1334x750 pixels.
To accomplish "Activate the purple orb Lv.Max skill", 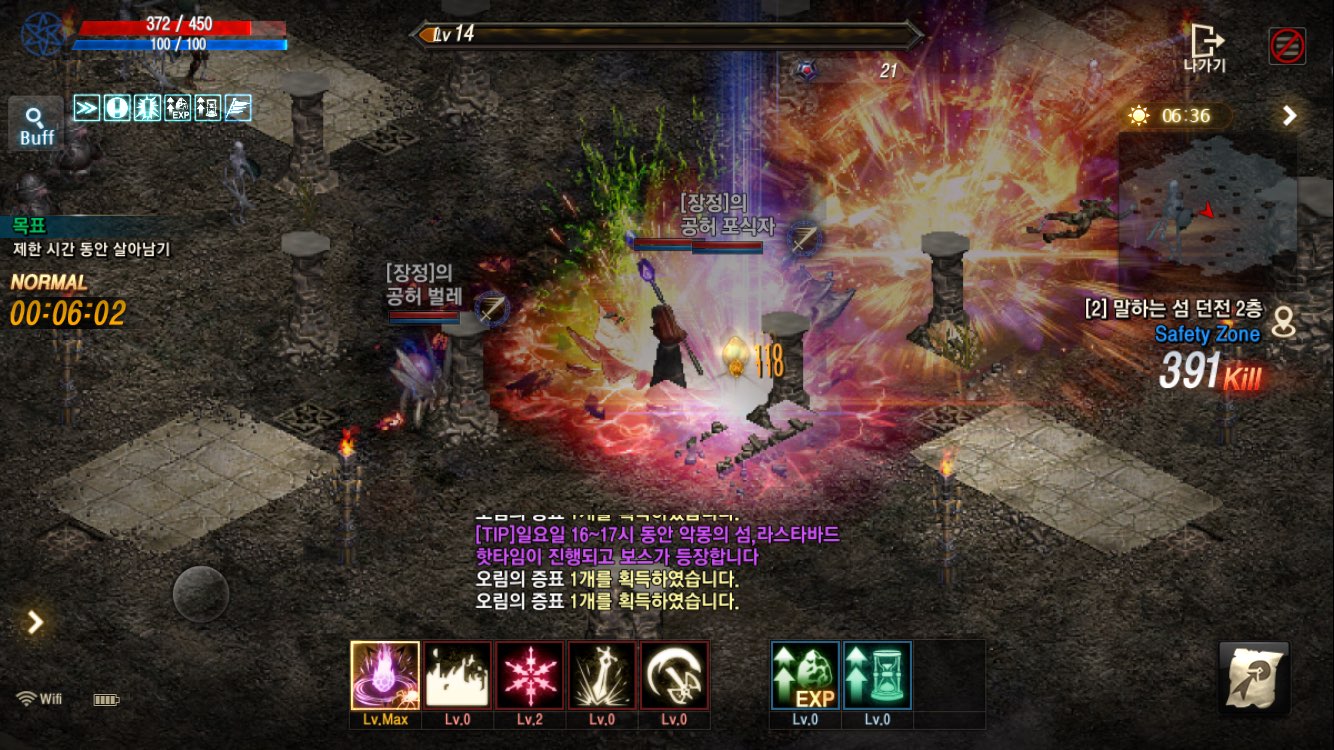I will click(385, 676).
